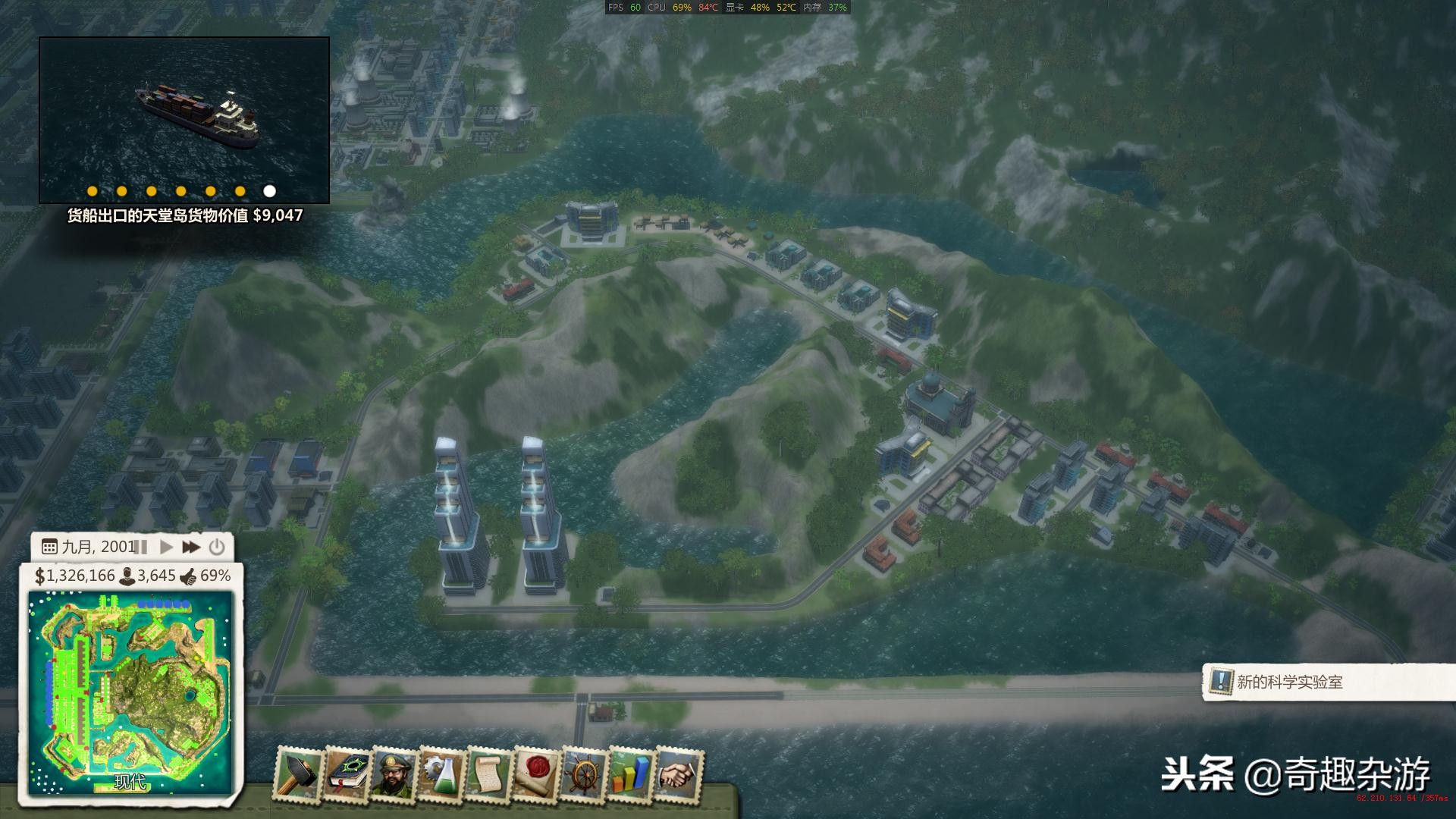Screen dimensions: 1456x819
Task: Enable fast-forward game speed
Action: click(x=192, y=547)
